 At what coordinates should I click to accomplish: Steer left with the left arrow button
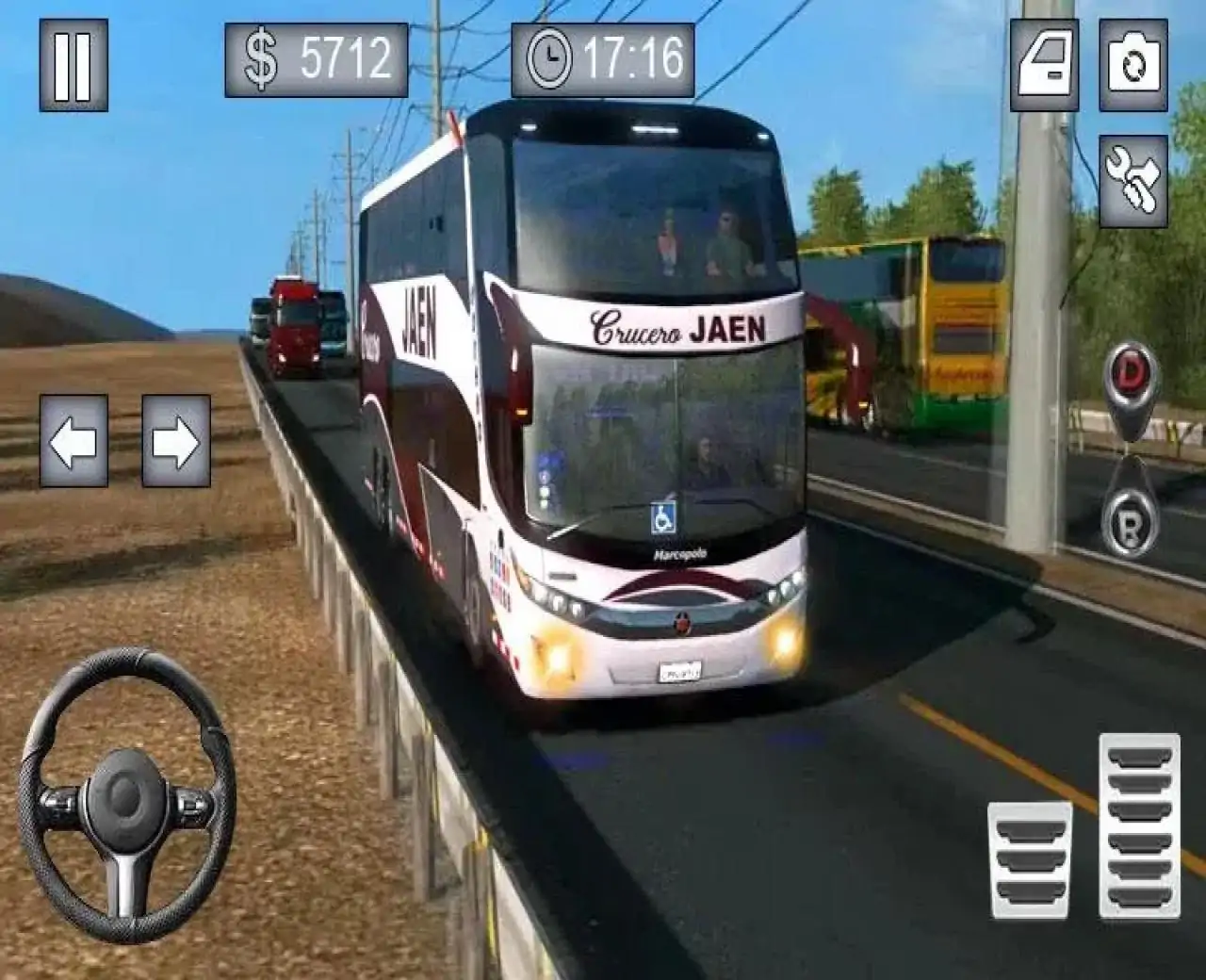click(x=73, y=440)
